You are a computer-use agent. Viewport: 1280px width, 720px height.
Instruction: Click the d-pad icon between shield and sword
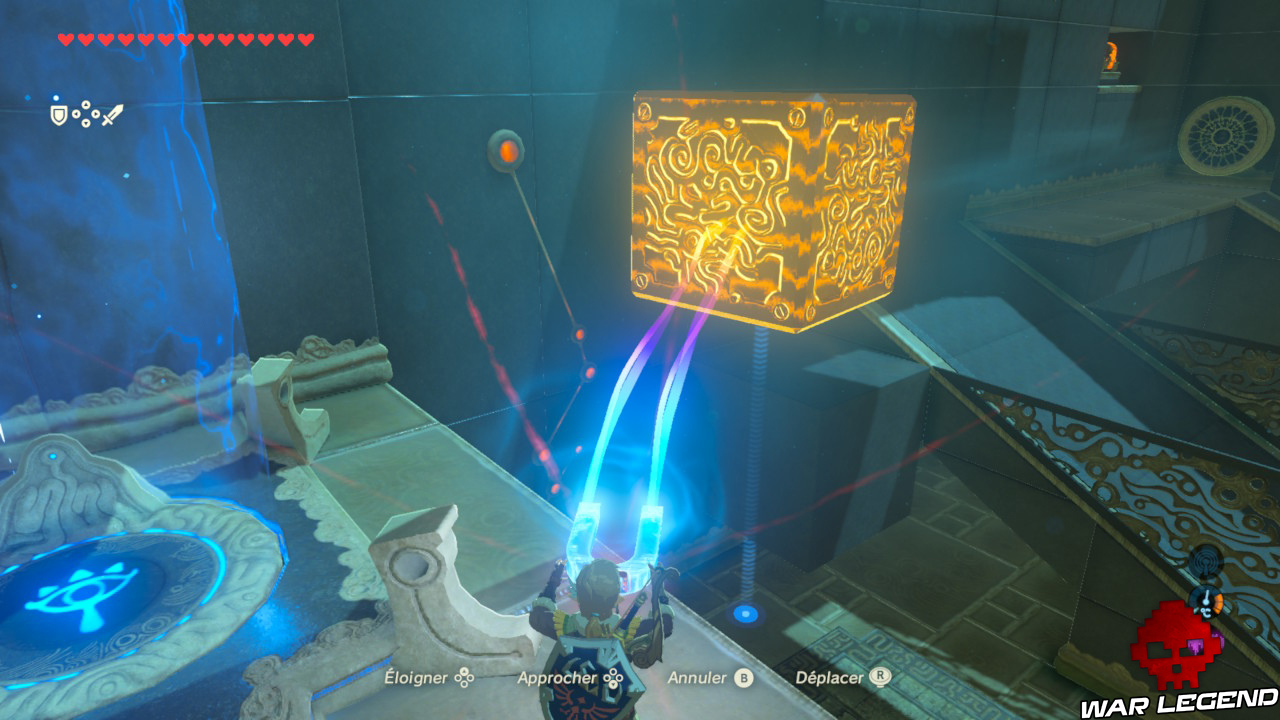(85, 113)
